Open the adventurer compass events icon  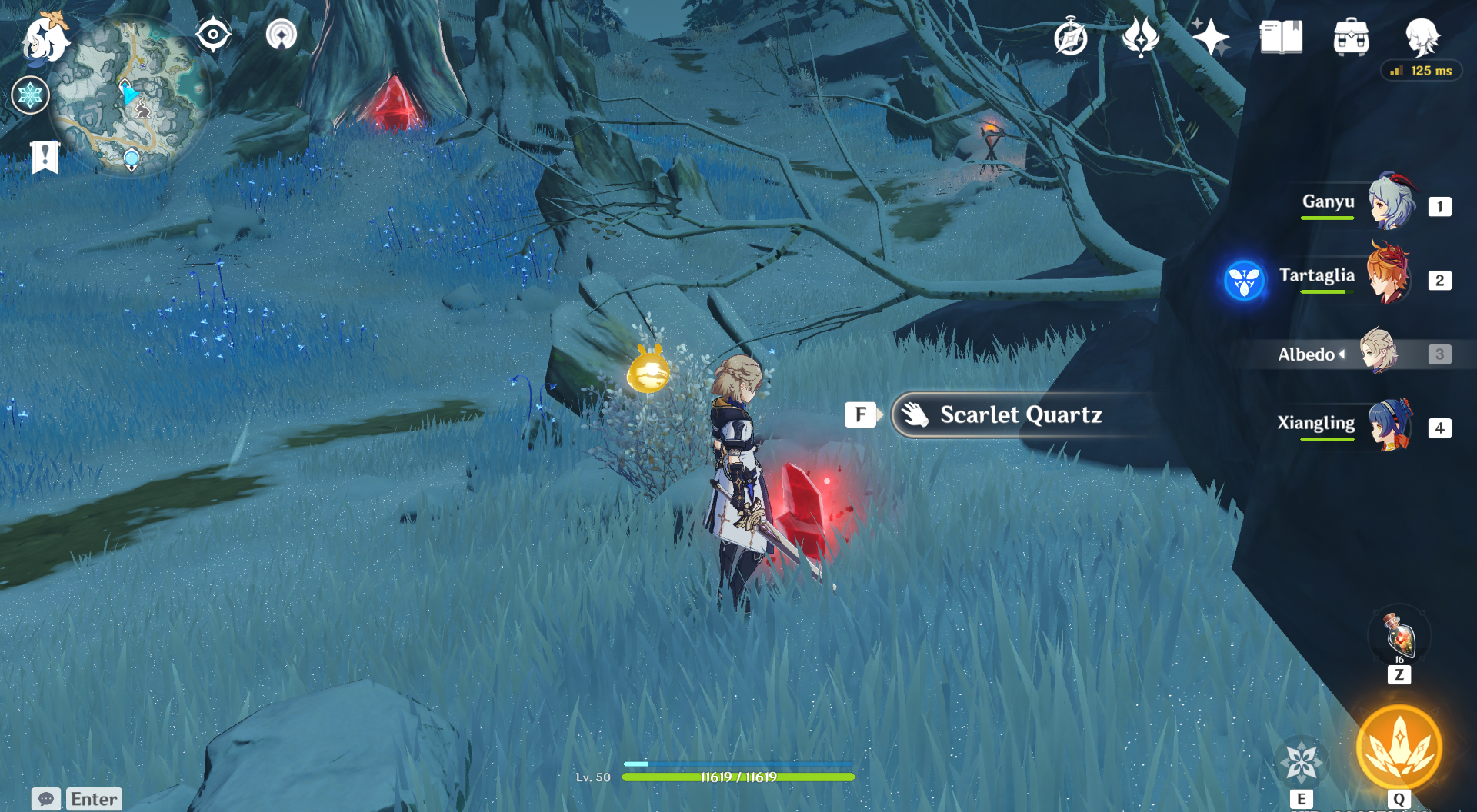(x=1070, y=38)
